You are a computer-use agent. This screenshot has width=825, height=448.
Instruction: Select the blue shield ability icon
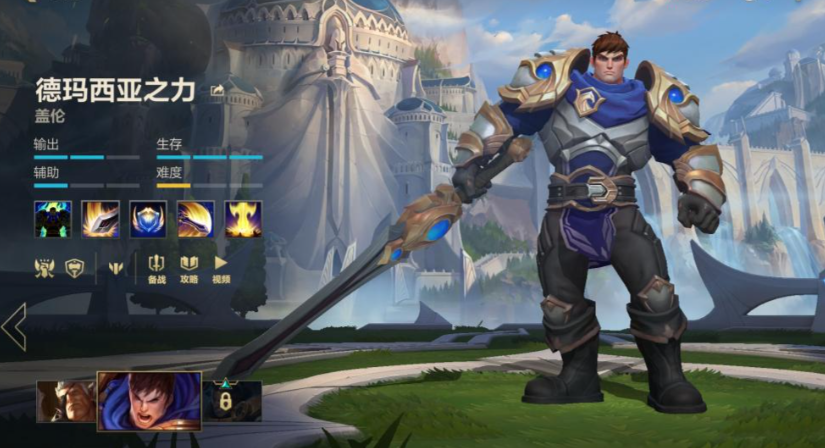coord(148,219)
